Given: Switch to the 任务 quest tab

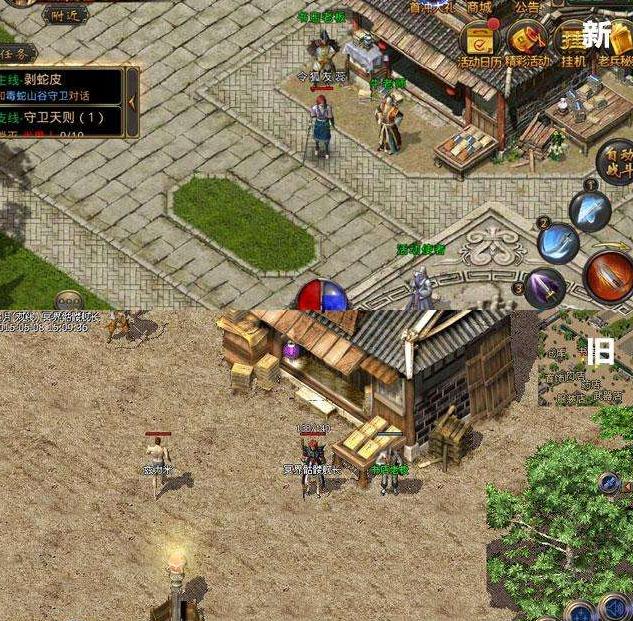Looking at the screenshot, I should pos(18,53).
